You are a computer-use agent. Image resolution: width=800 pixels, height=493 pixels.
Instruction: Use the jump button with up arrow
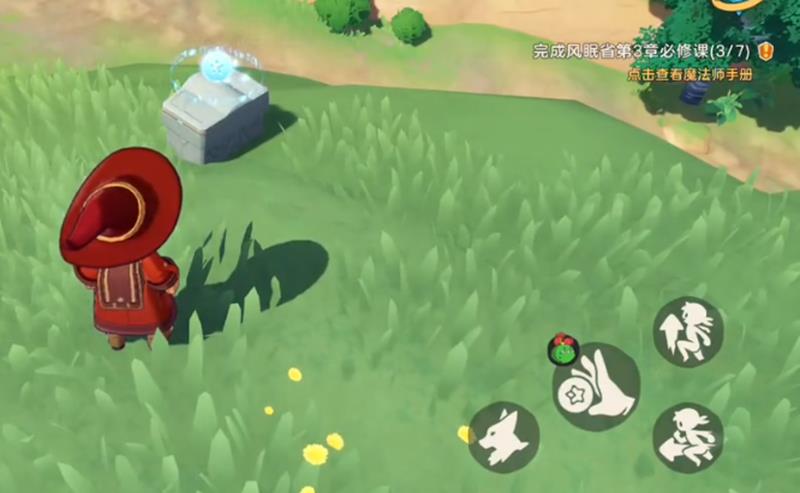tap(689, 332)
